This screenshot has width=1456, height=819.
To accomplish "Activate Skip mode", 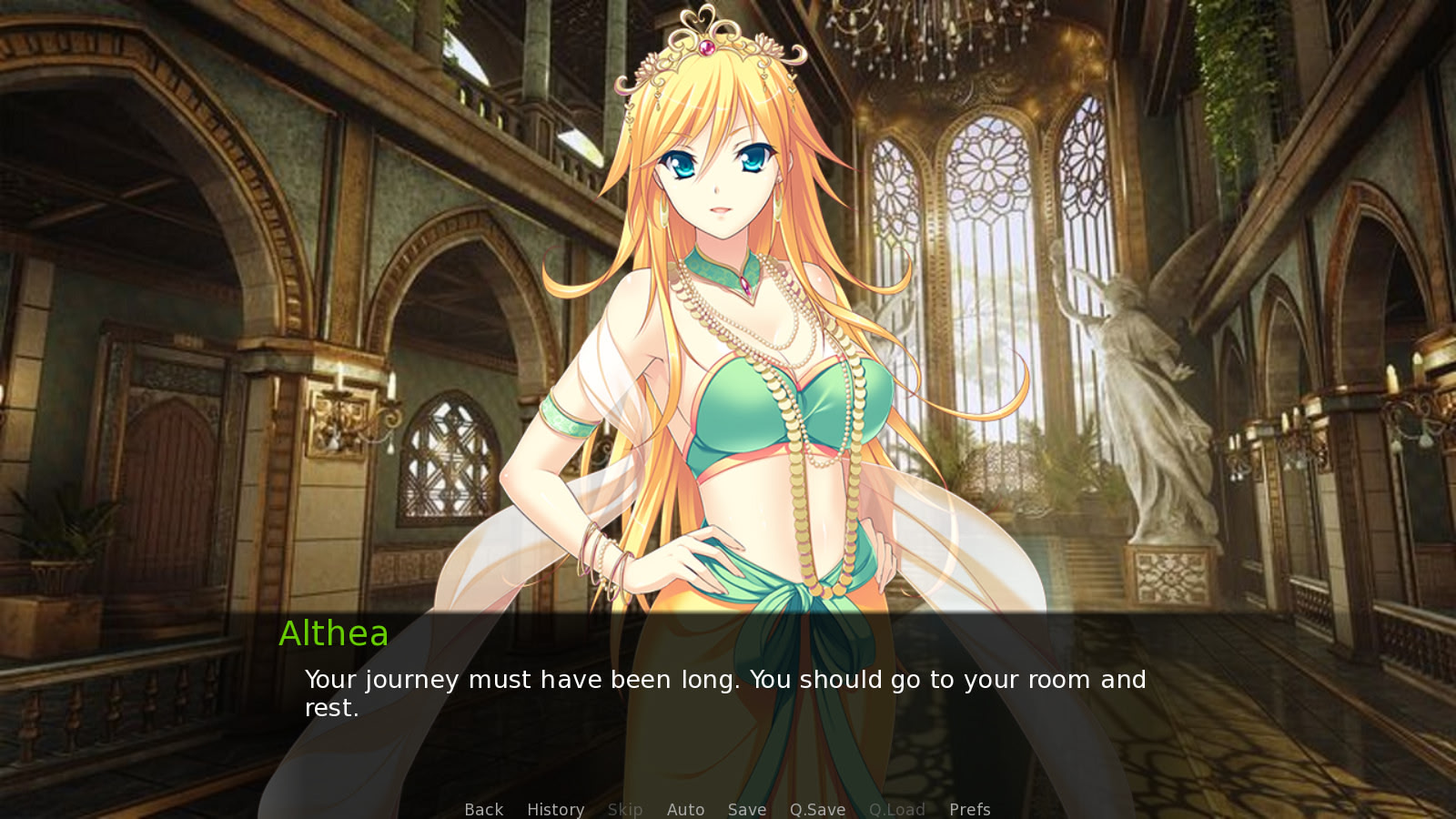I will (x=625, y=809).
